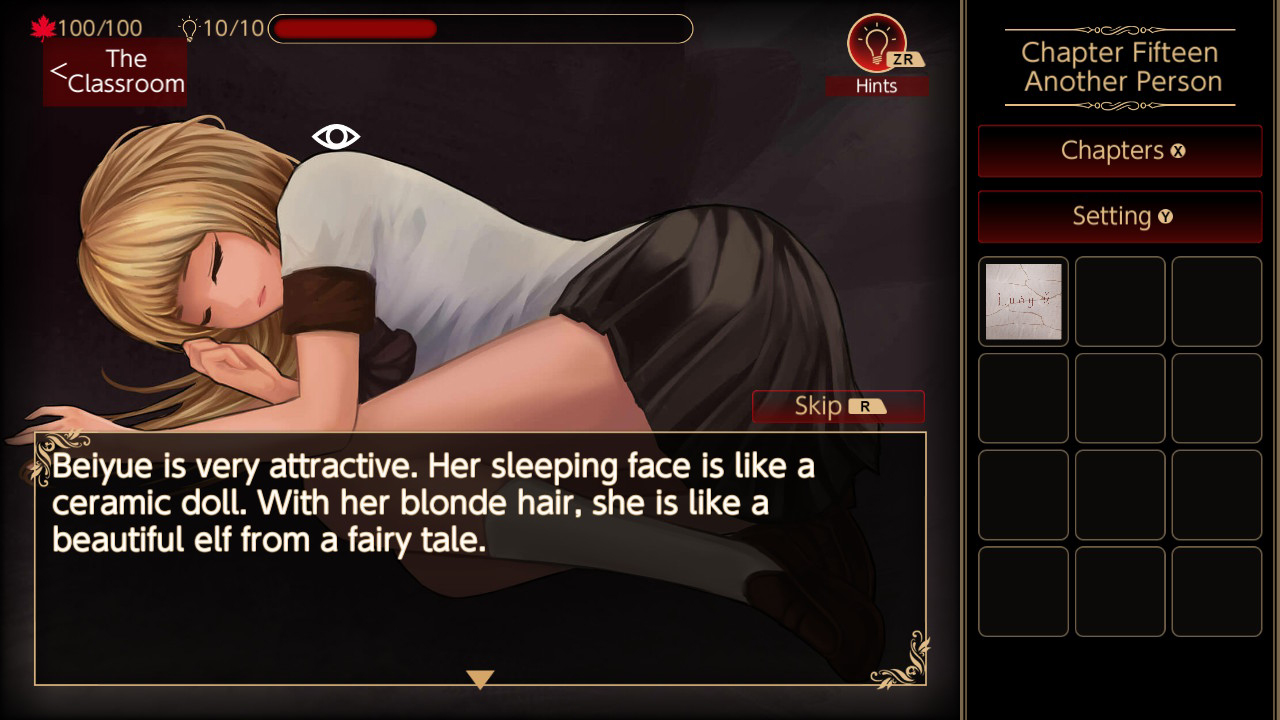This screenshot has width=1280, height=720.
Task: Select the glowing lightbulb Hints icon
Action: (878, 45)
